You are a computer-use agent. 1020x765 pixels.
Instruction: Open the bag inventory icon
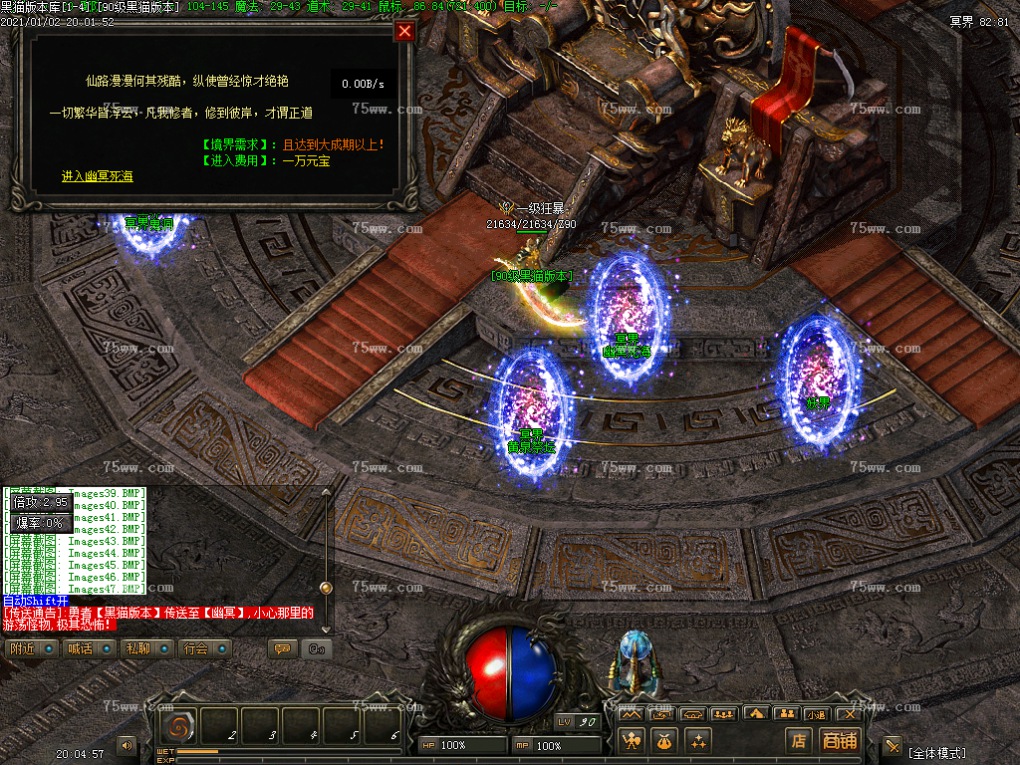664,740
